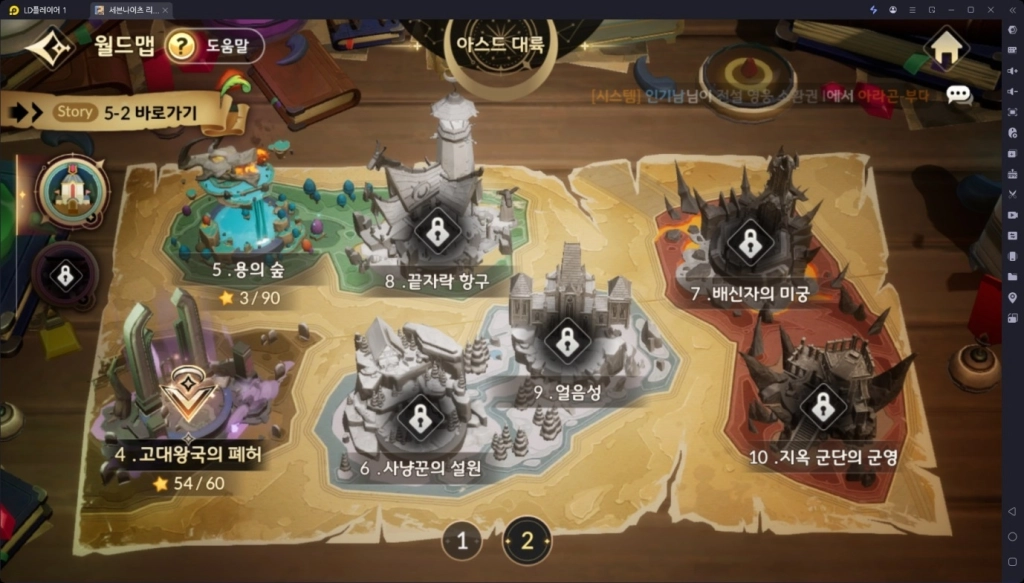Tap the locked round side icon
The height and width of the screenshot is (583, 1024).
[65, 275]
